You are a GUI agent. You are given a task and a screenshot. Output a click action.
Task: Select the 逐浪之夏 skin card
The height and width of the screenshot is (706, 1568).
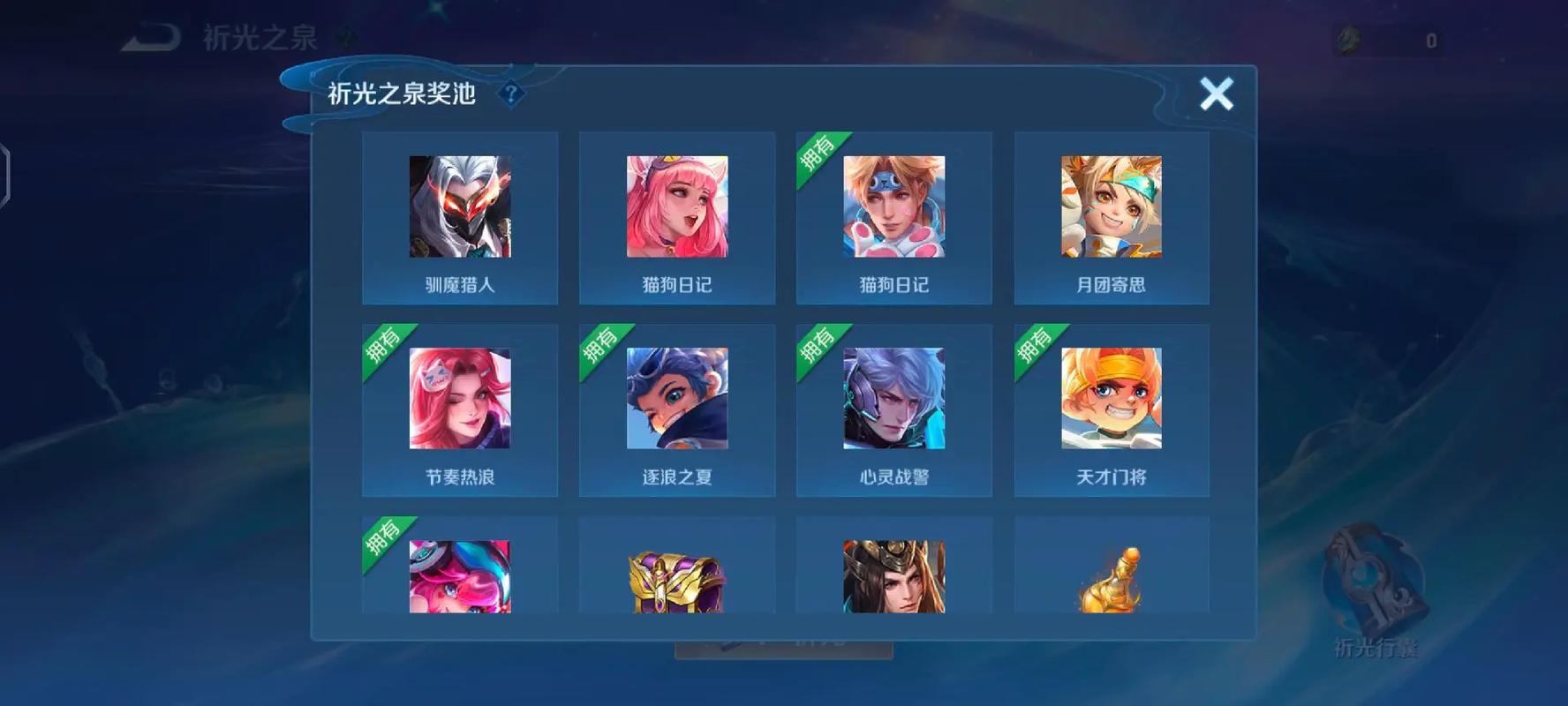(x=676, y=409)
